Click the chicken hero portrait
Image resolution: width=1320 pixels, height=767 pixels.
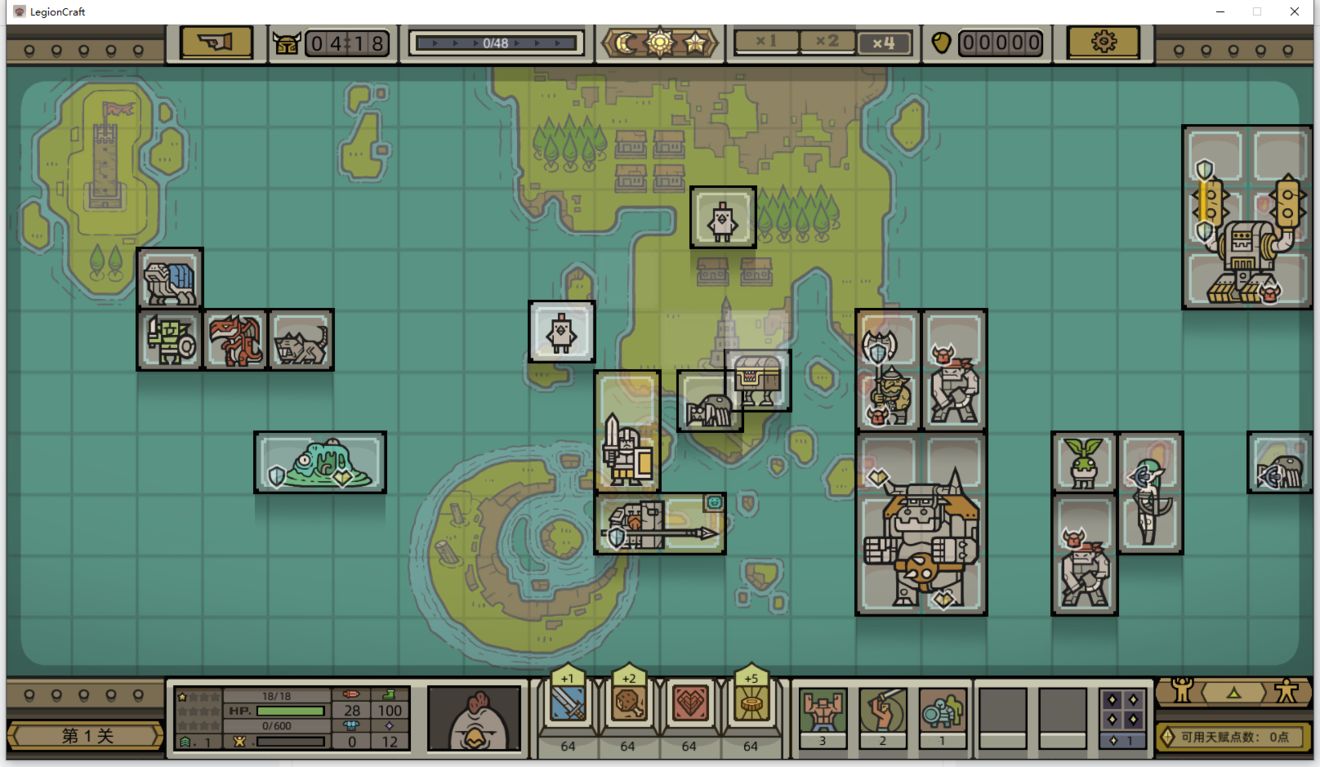point(474,717)
